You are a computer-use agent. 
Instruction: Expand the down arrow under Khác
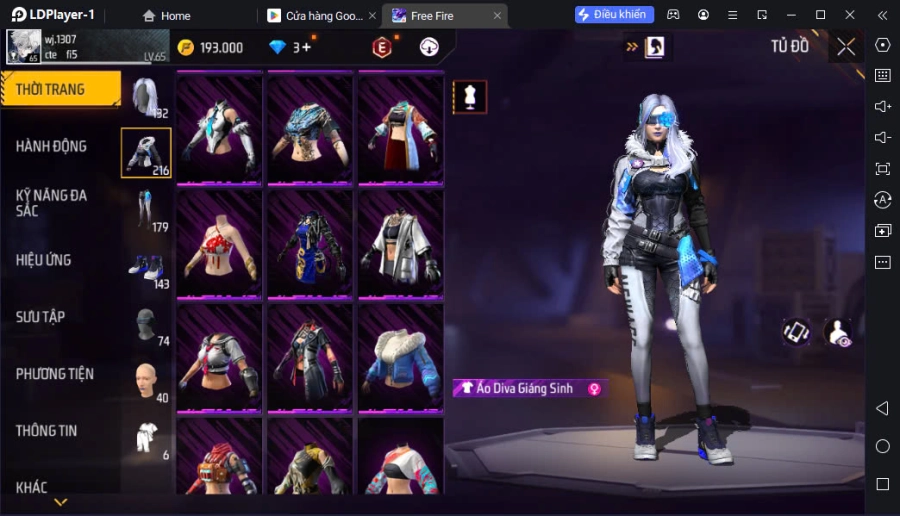61,502
